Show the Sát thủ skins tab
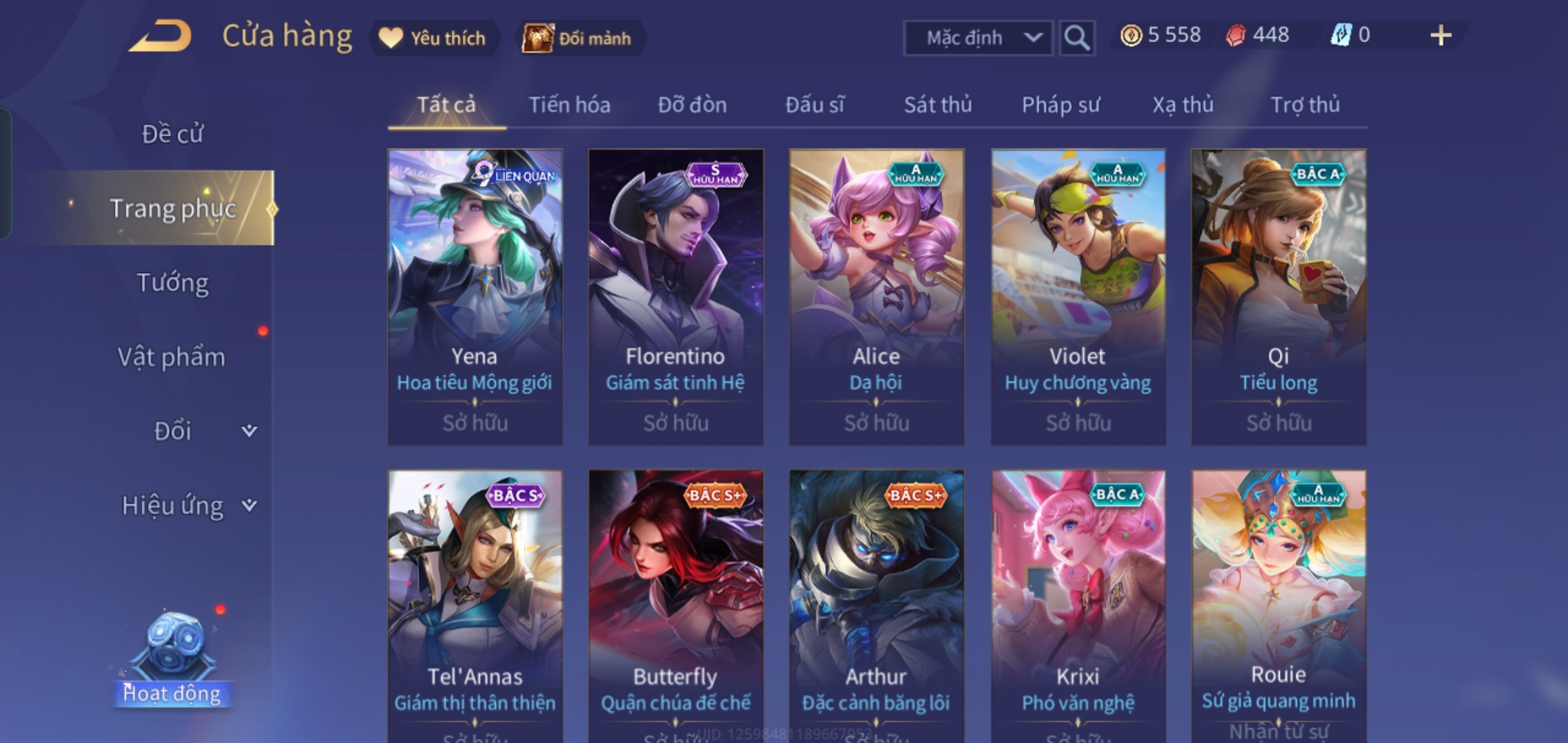1568x743 pixels. tap(937, 105)
